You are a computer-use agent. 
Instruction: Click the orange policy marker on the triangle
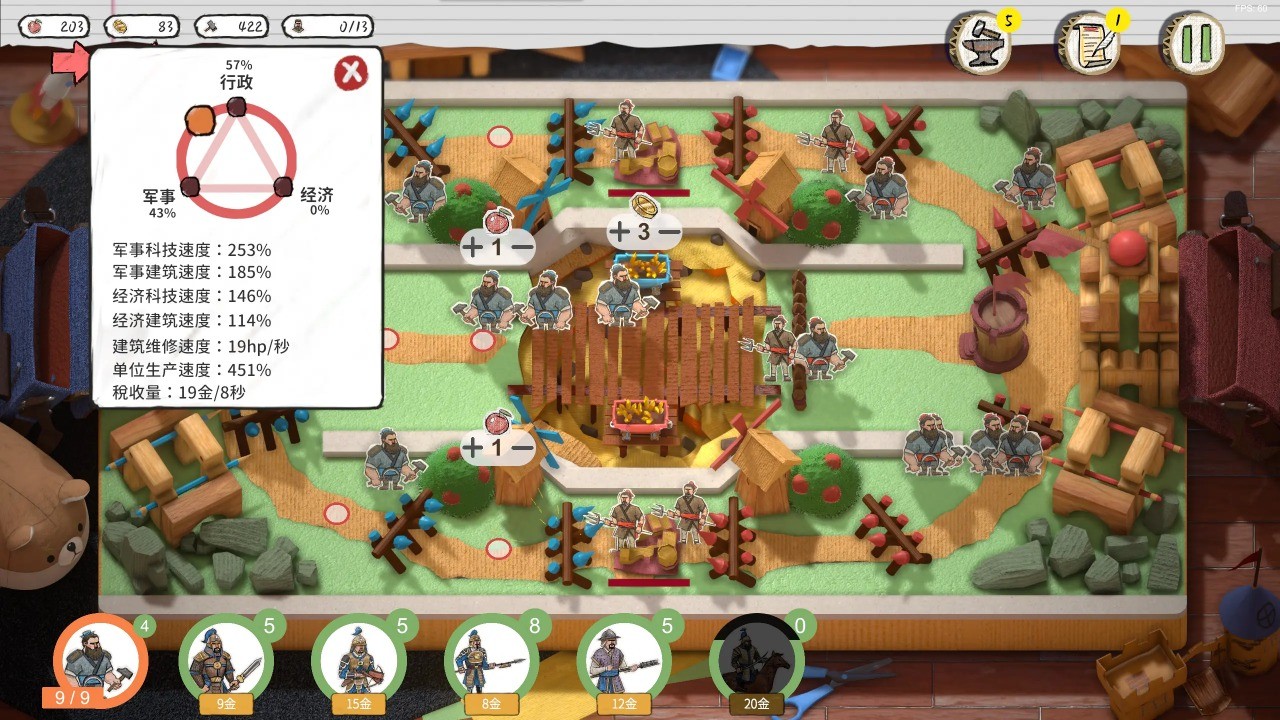click(200, 122)
